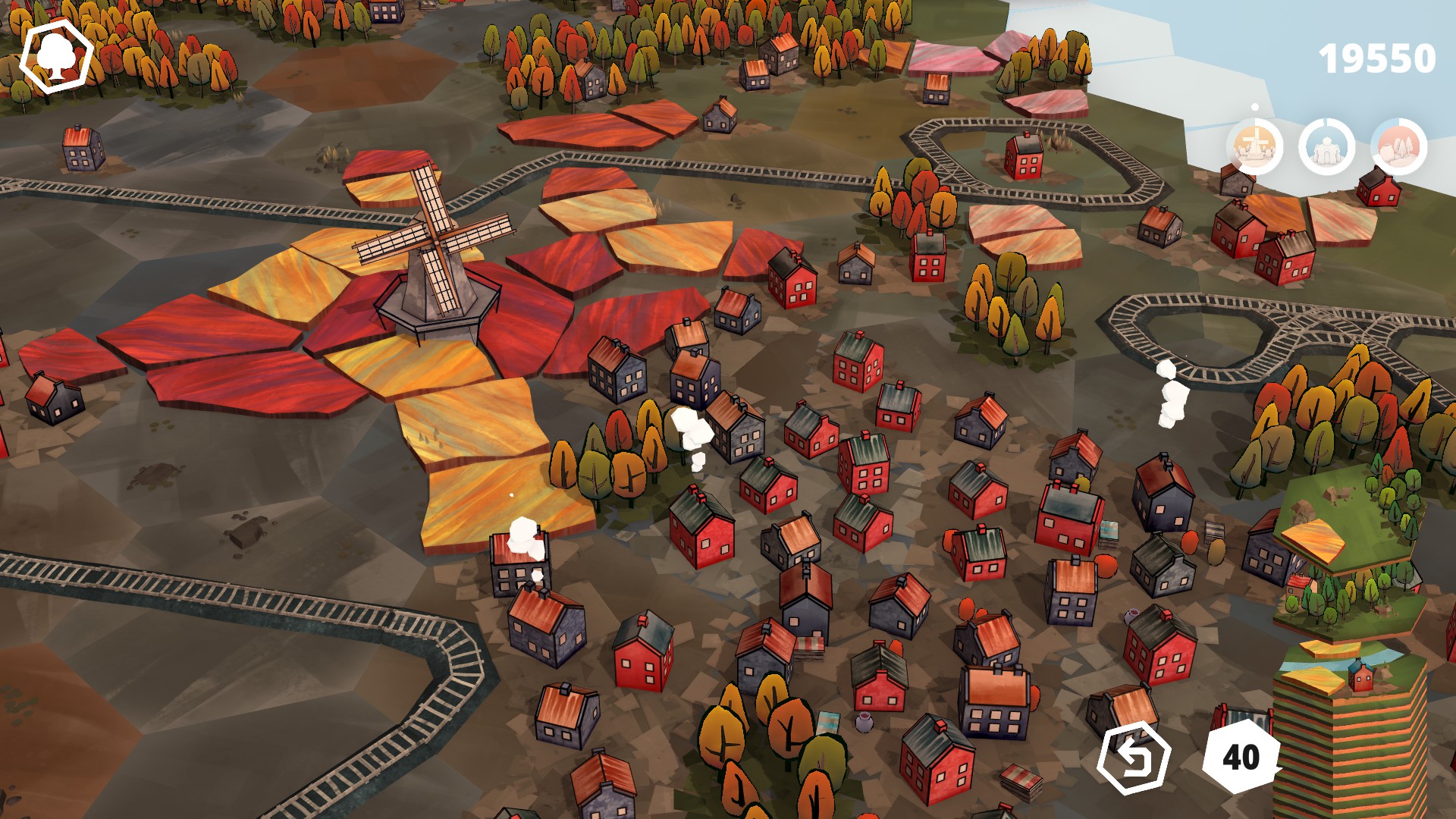Select the windmill quest icon
Viewport: 1456px width, 819px height.
coord(1254,145)
